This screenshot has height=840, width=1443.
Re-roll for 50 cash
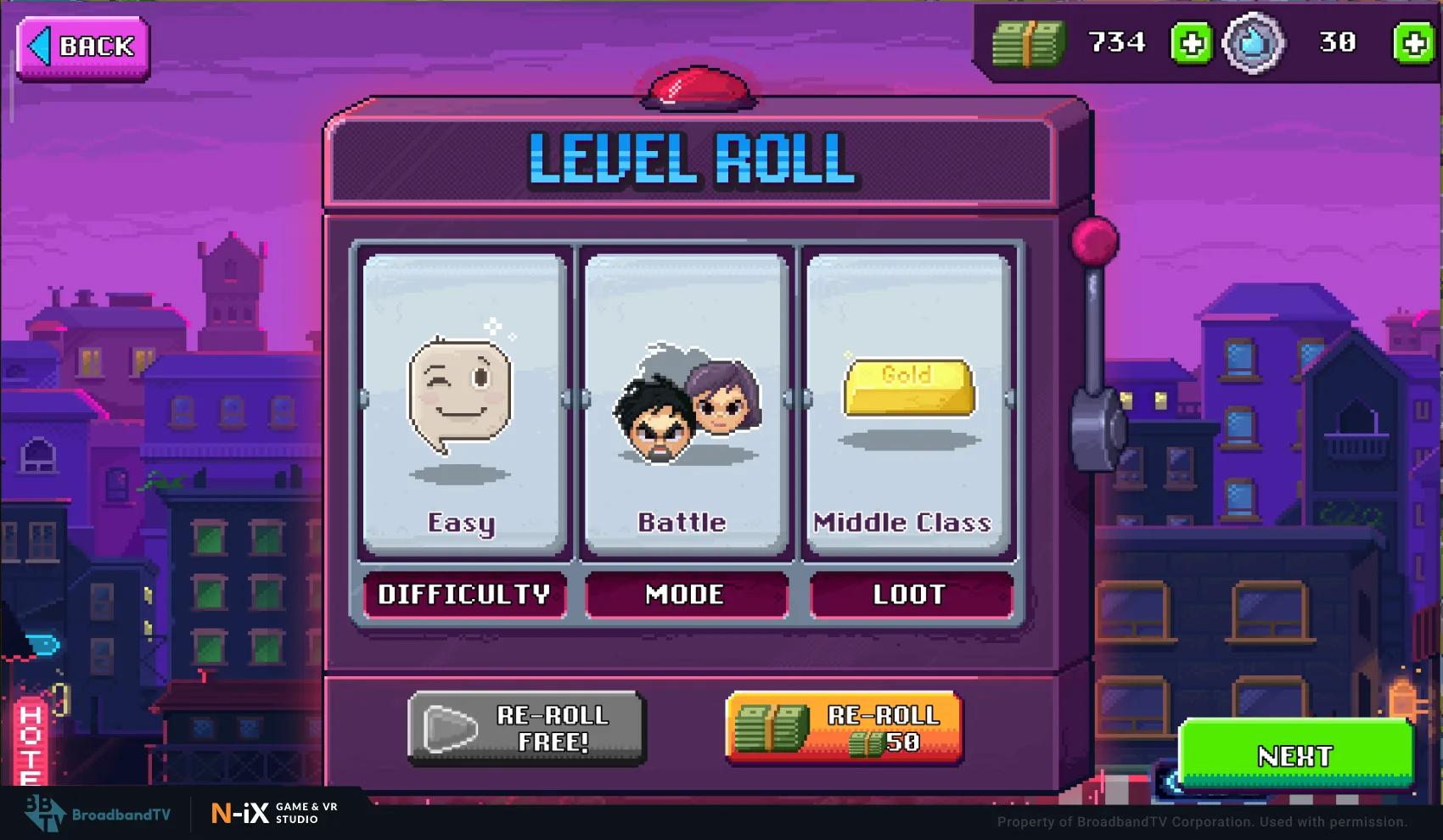[845, 728]
